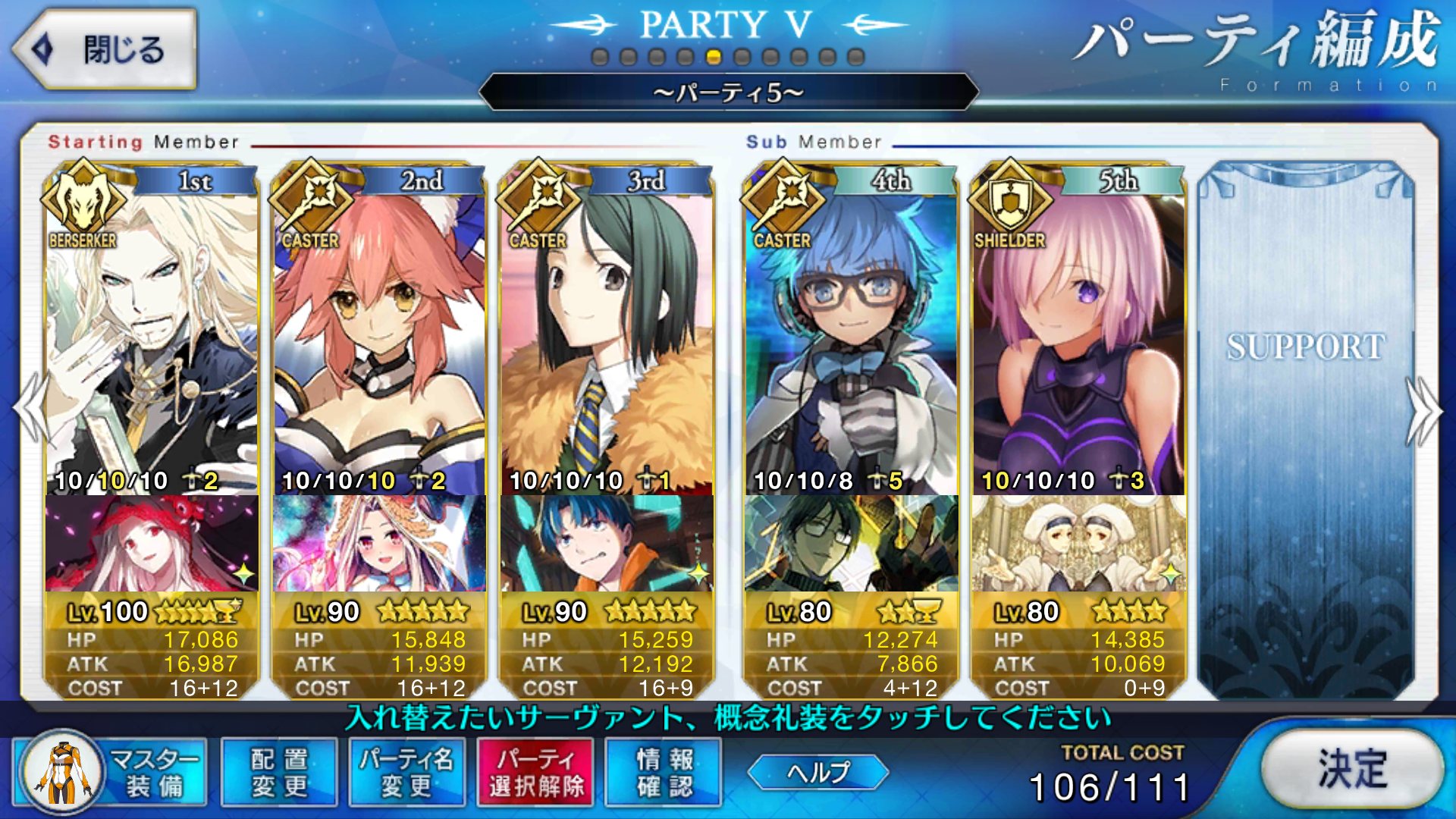This screenshot has height=819, width=1456.
Task: Jump to the first party page dot
Action: [x=600, y=57]
